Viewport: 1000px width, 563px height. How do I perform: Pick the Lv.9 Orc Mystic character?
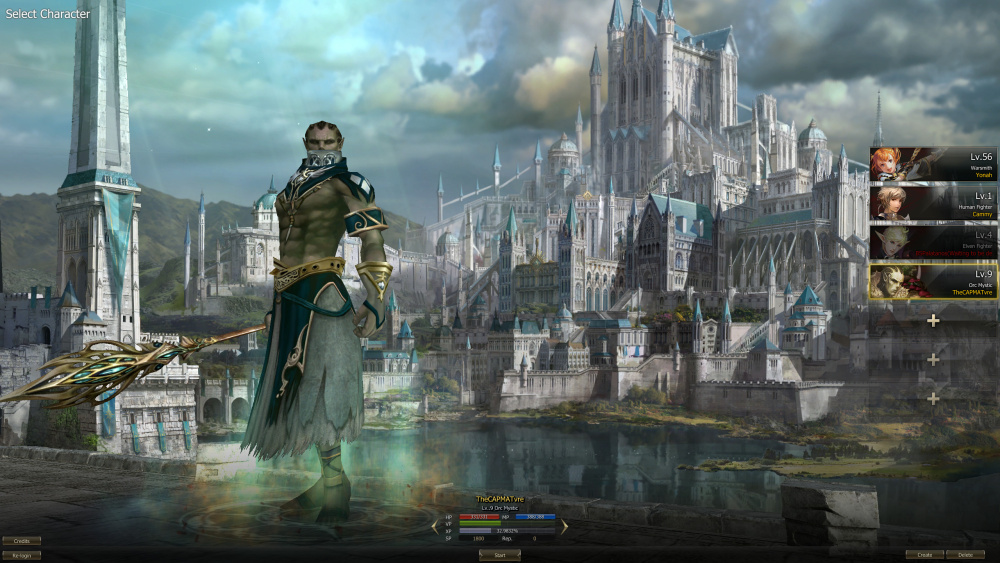[x=933, y=281]
